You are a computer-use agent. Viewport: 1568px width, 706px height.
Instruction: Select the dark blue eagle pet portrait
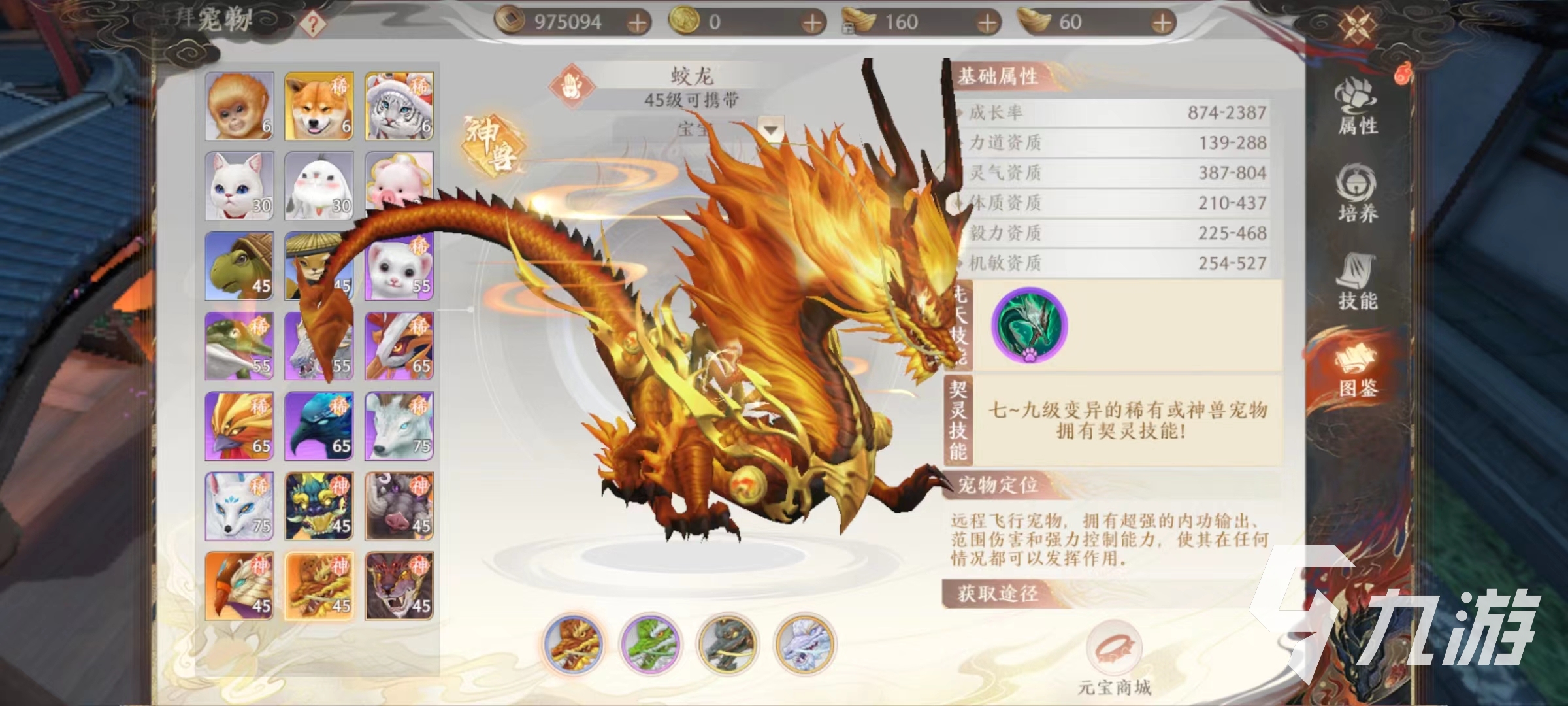[x=319, y=426]
